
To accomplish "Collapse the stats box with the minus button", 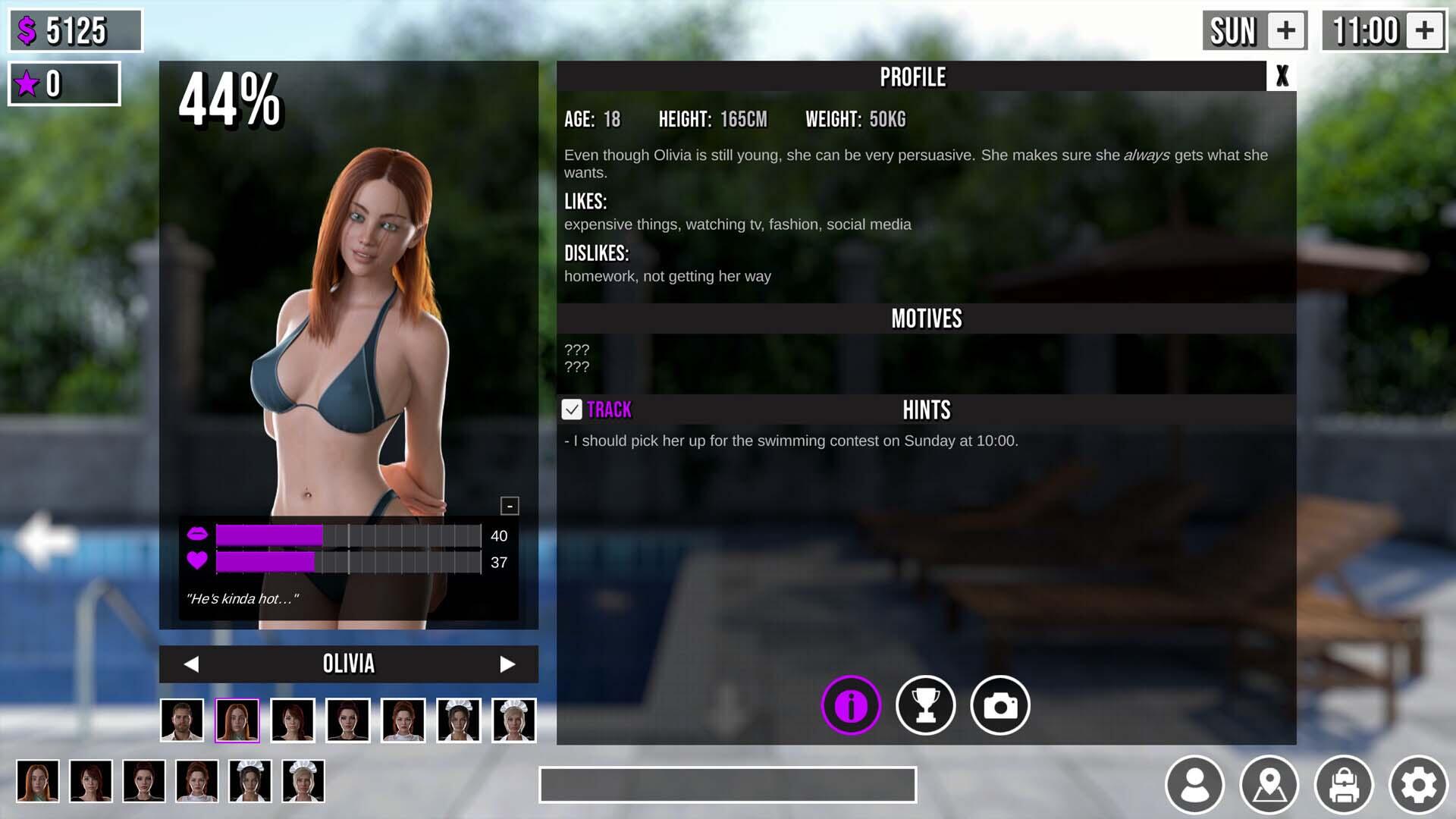I will (x=510, y=506).
